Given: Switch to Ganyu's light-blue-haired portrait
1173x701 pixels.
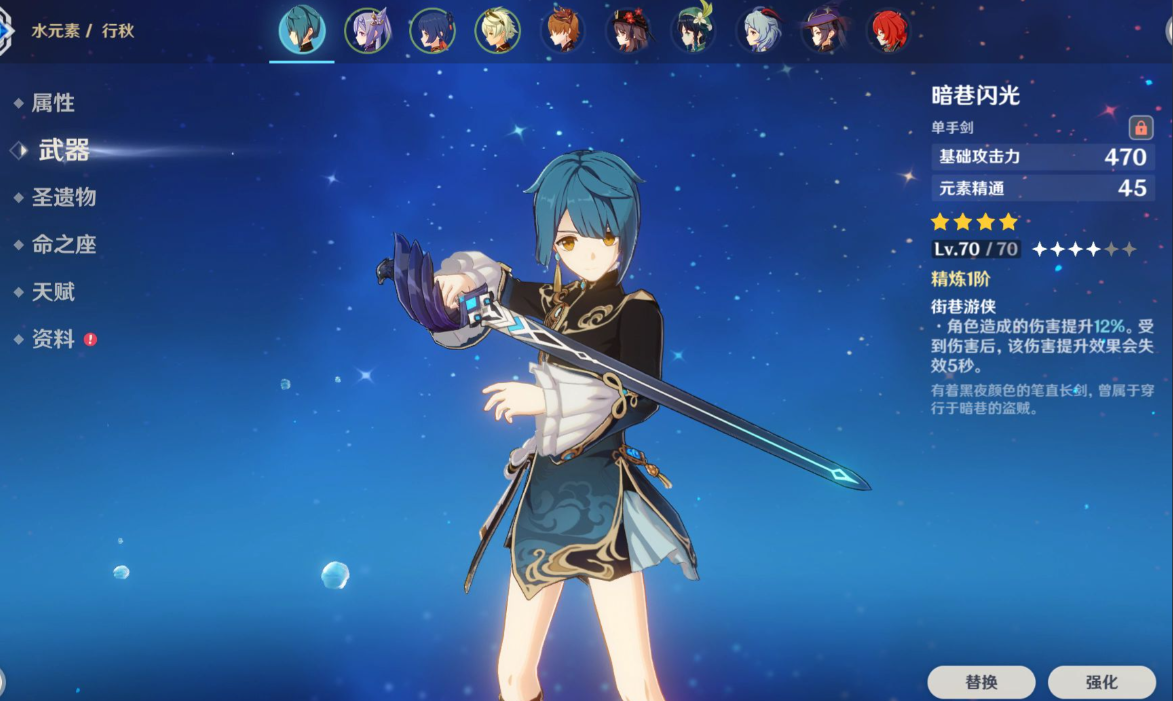Looking at the screenshot, I should (759, 31).
